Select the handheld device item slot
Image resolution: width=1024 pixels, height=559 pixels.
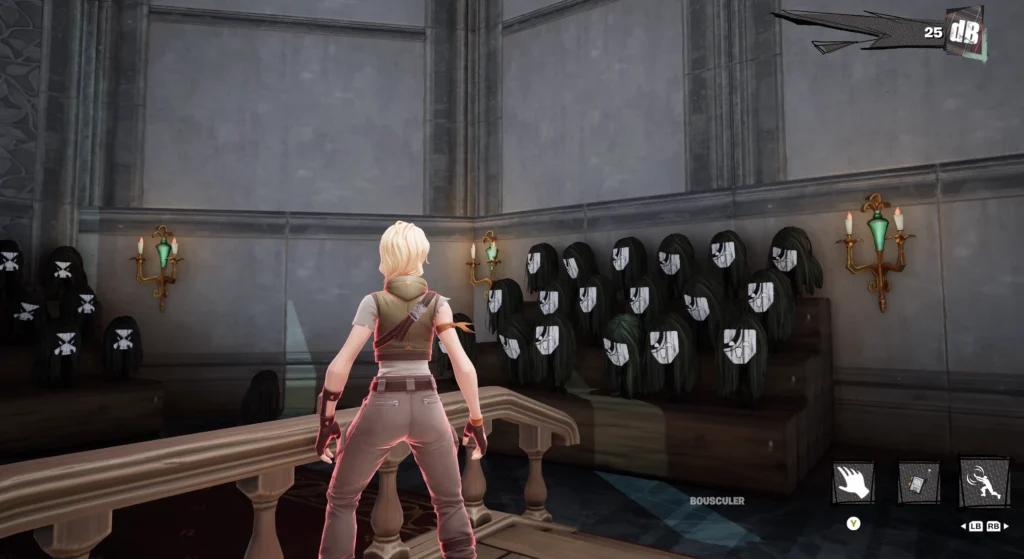coord(918,482)
